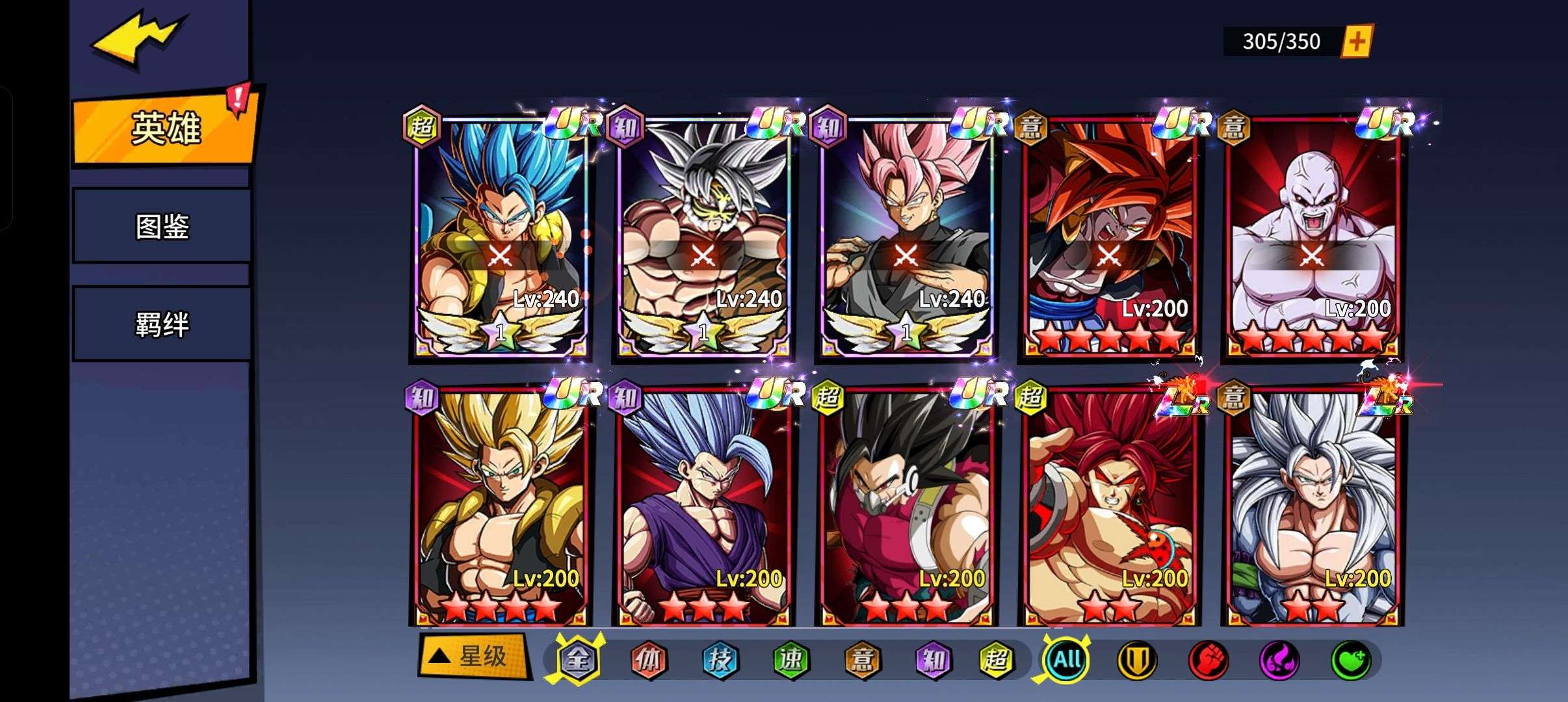Image resolution: width=1568 pixels, height=702 pixels.
Task: Open the 英雄 heroes tab
Action: [164, 127]
